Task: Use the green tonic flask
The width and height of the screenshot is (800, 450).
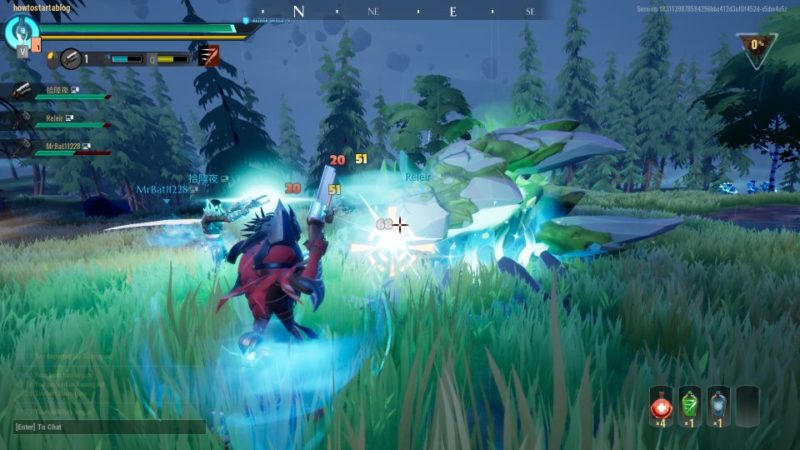Action: [689, 406]
